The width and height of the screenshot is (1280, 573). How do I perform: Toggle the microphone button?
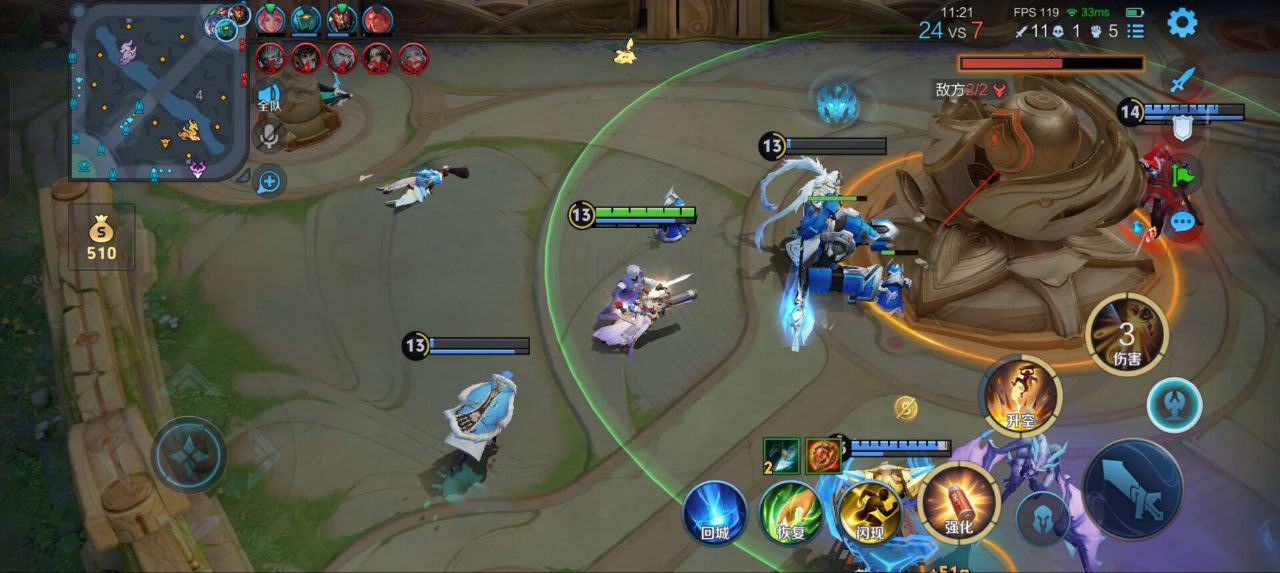268,136
